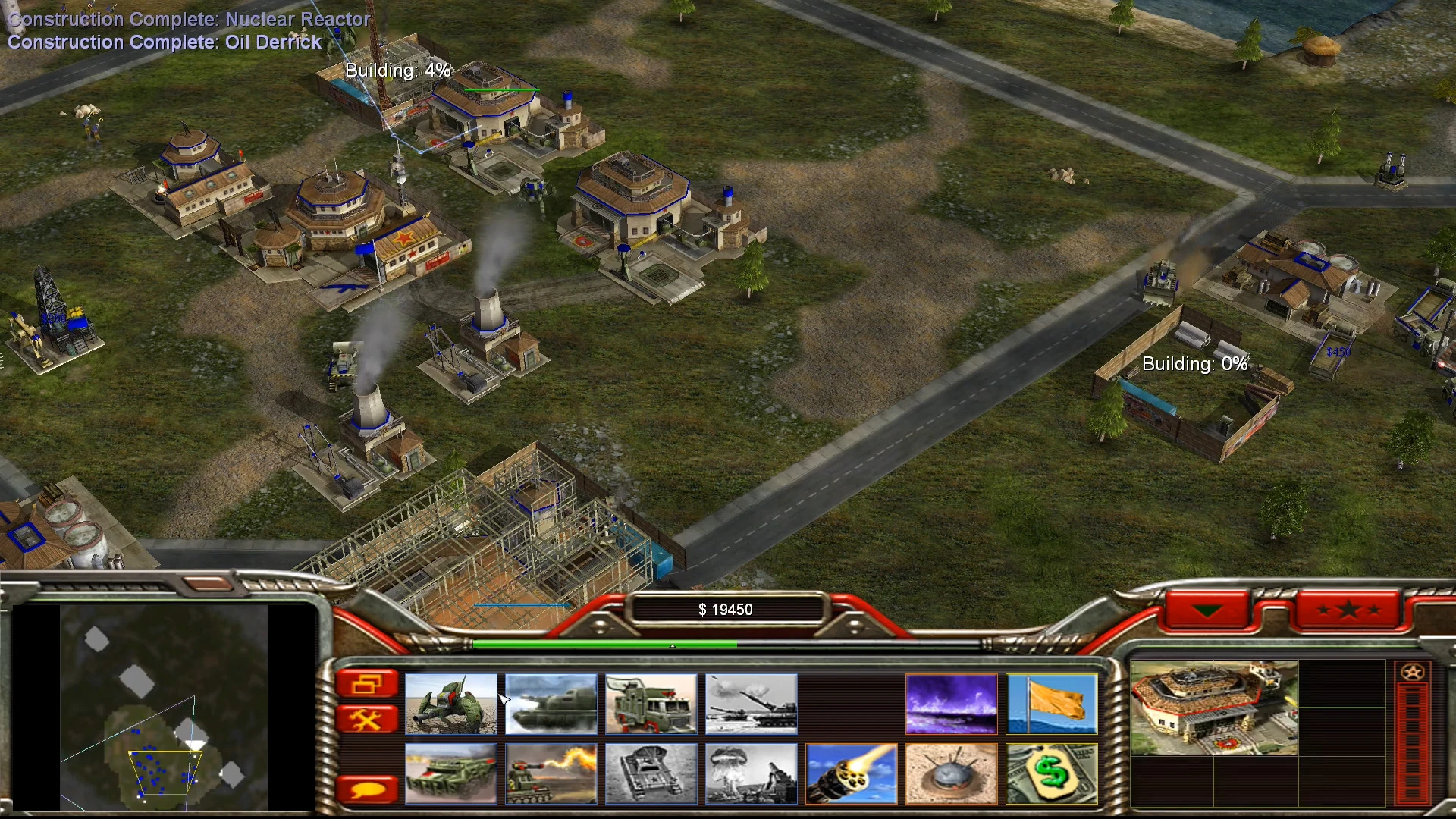Screen dimensions: 1456x819
Task: Research the Nationalism flag upgrade
Action: click(x=1053, y=704)
